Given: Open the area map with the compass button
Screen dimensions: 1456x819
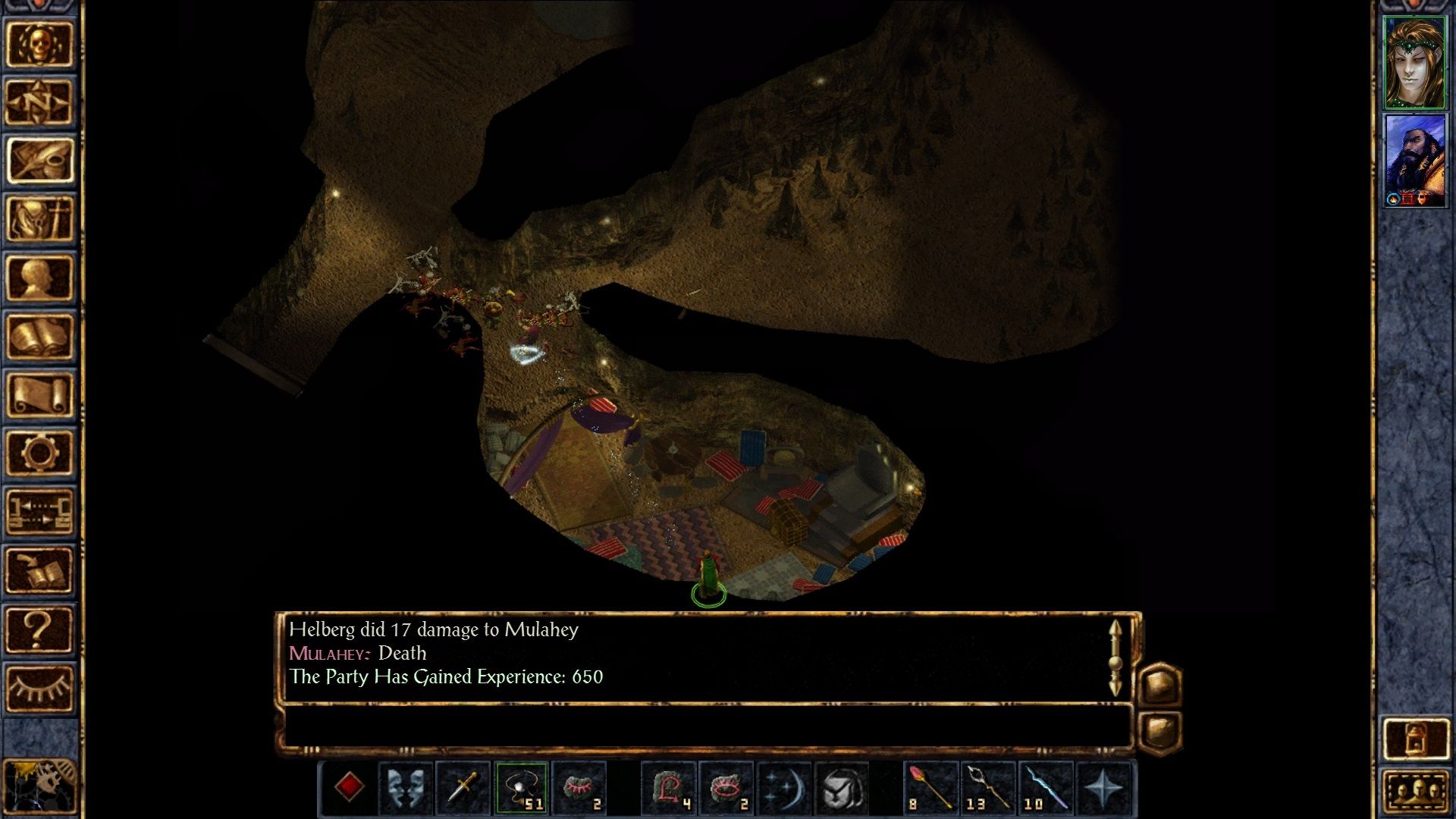Looking at the screenshot, I should pos(39,102).
